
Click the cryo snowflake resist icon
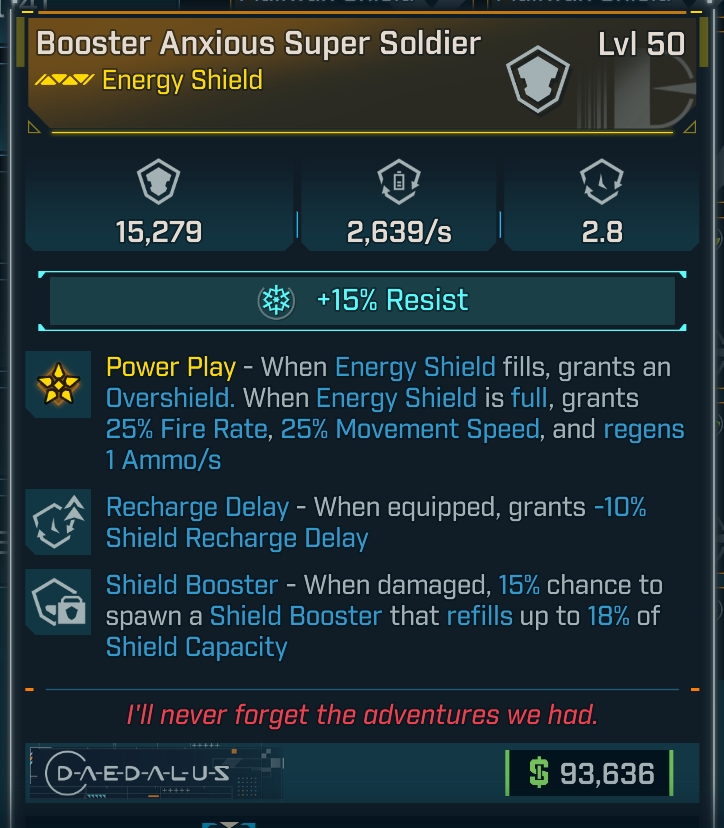(276, 301)
